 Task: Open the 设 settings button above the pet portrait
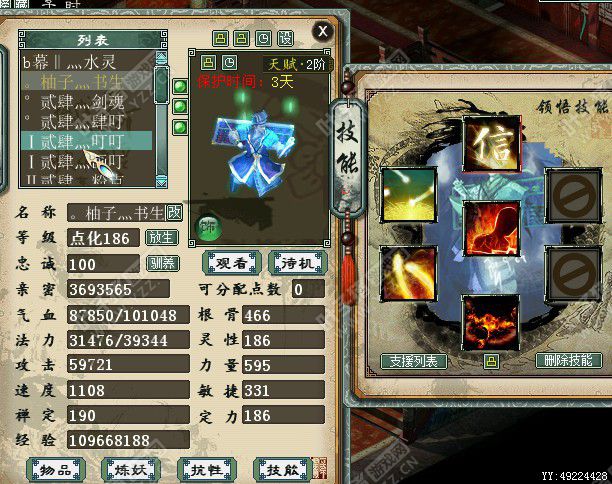(x=285, y=38)
